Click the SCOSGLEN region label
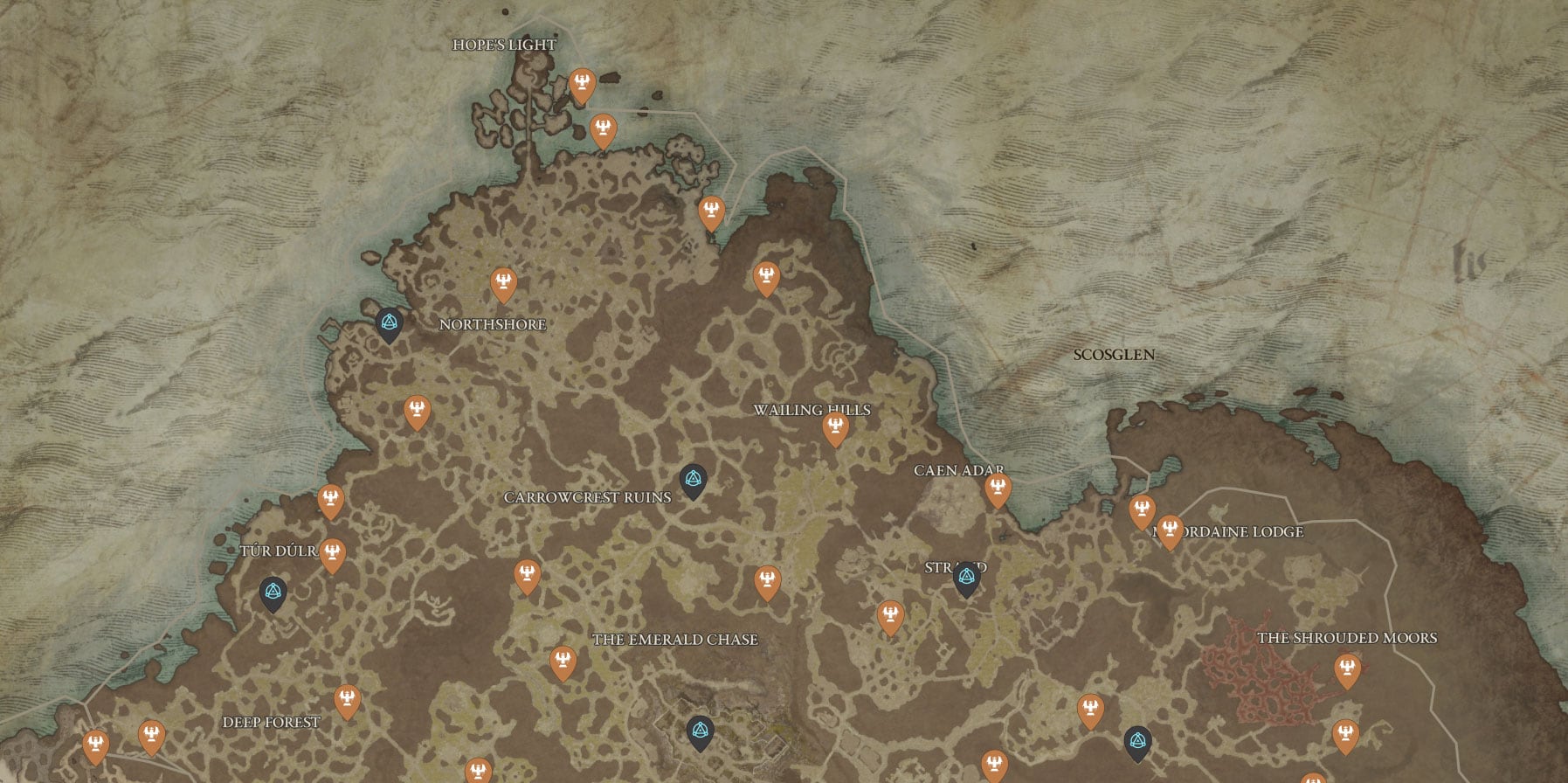This screenshot has width=1568, height=783. pyautogui.click(x=1115, y=354)
